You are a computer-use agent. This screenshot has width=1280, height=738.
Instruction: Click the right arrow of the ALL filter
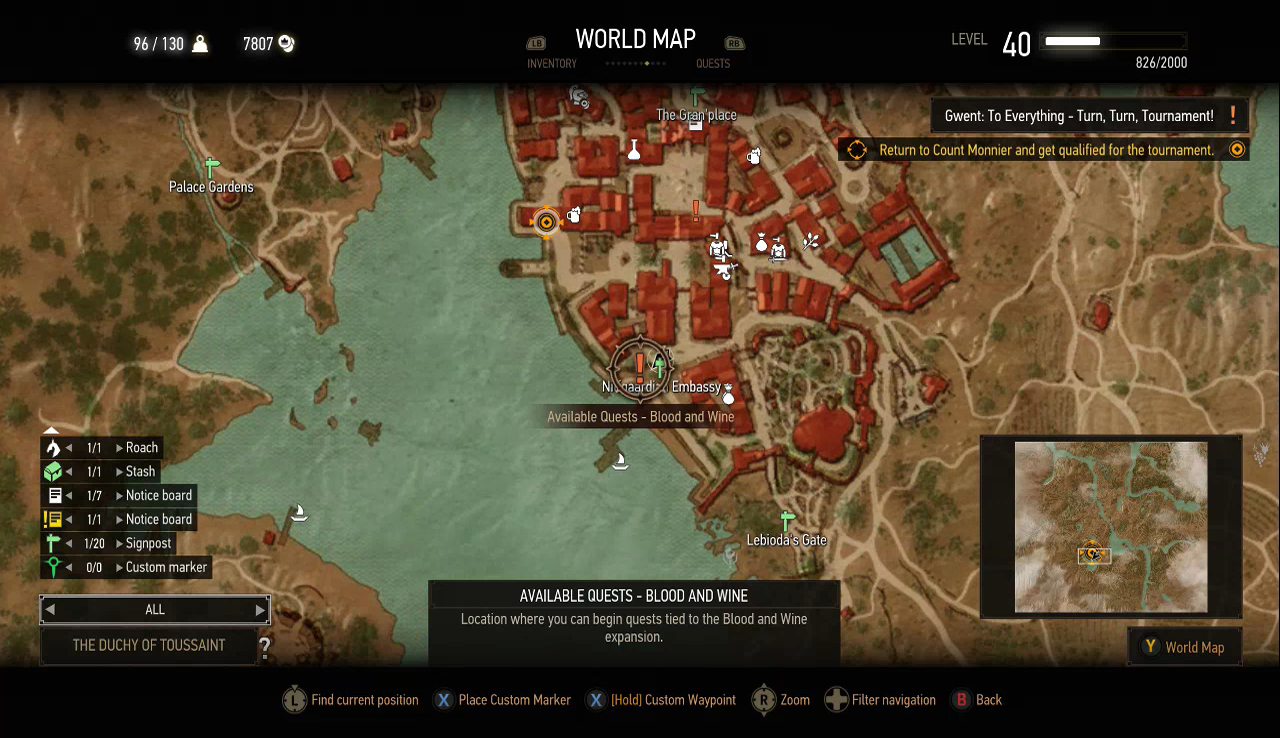click(260, 610)
